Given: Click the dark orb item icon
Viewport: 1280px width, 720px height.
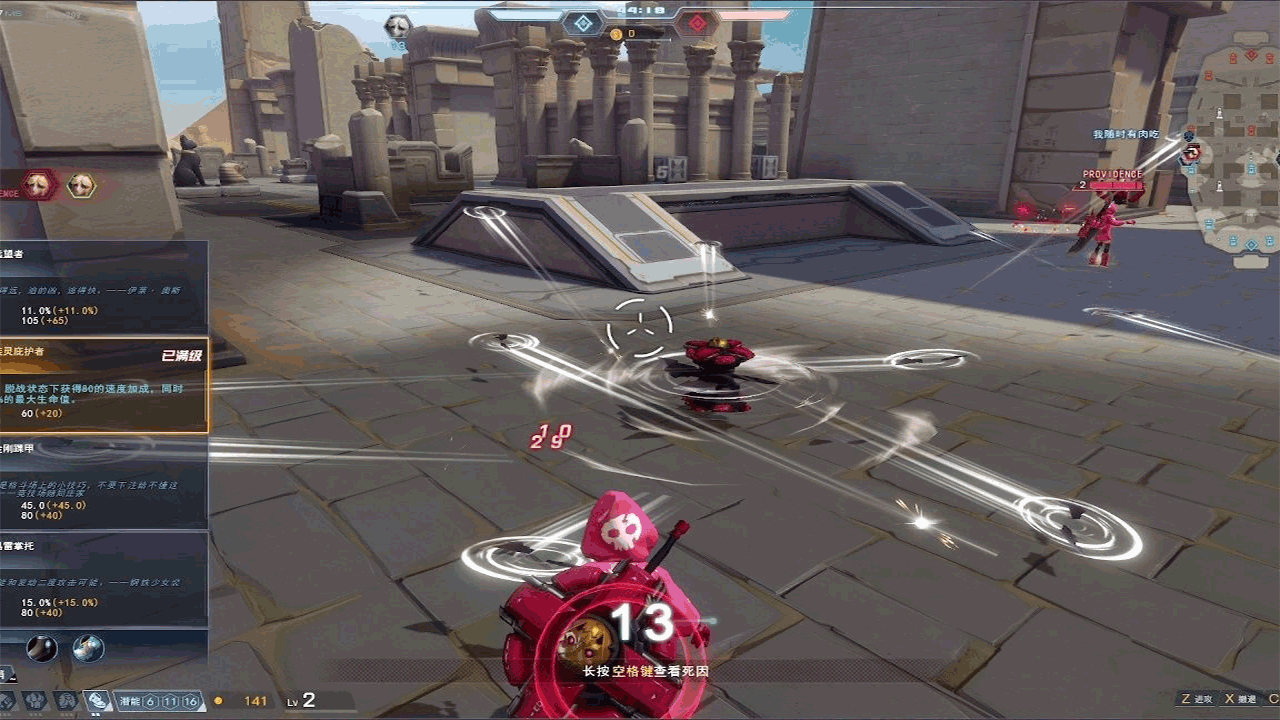Looking at the screenshot, I should tap(41, 648).
